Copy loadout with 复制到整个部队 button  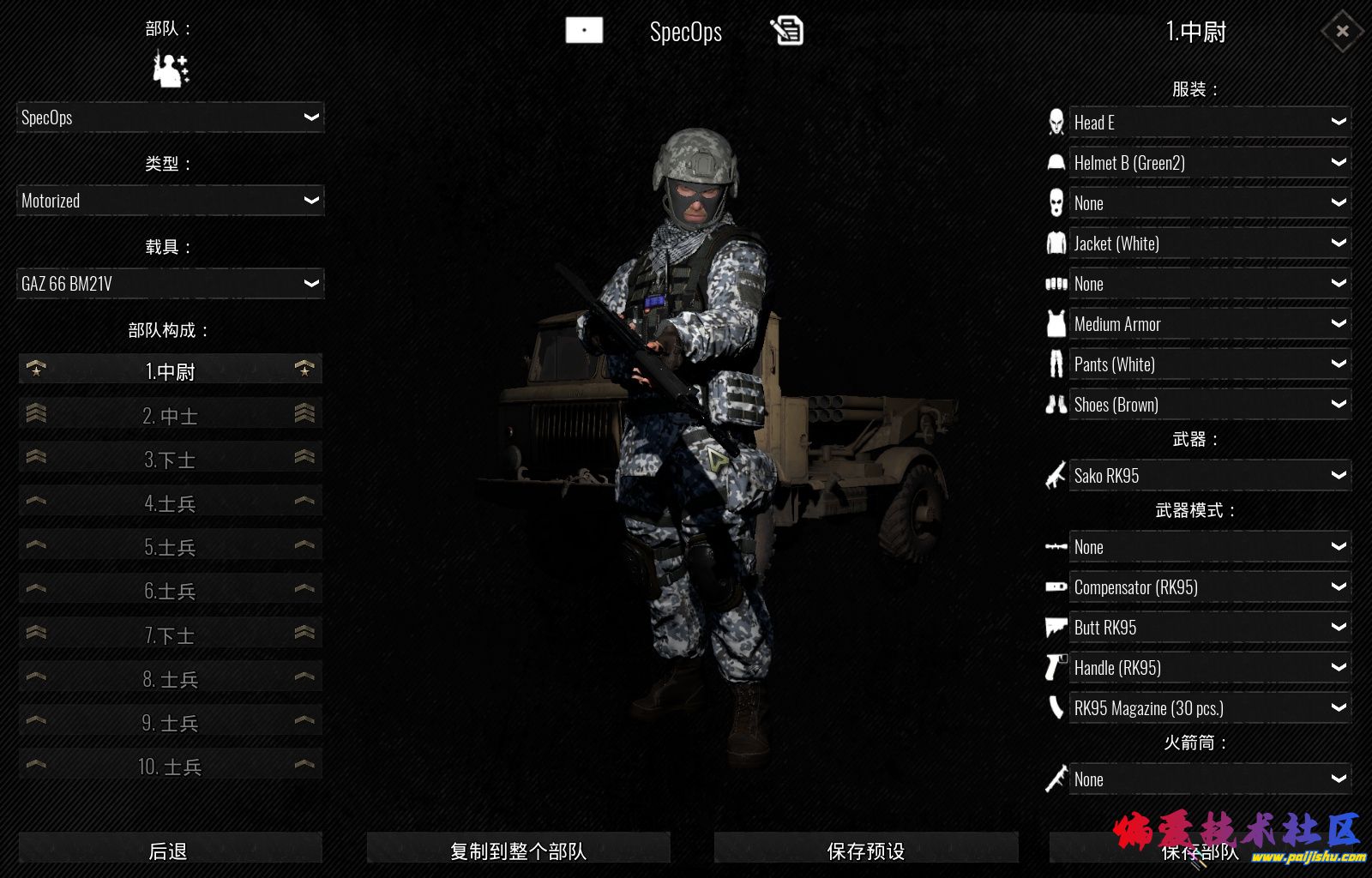(518, 851)
